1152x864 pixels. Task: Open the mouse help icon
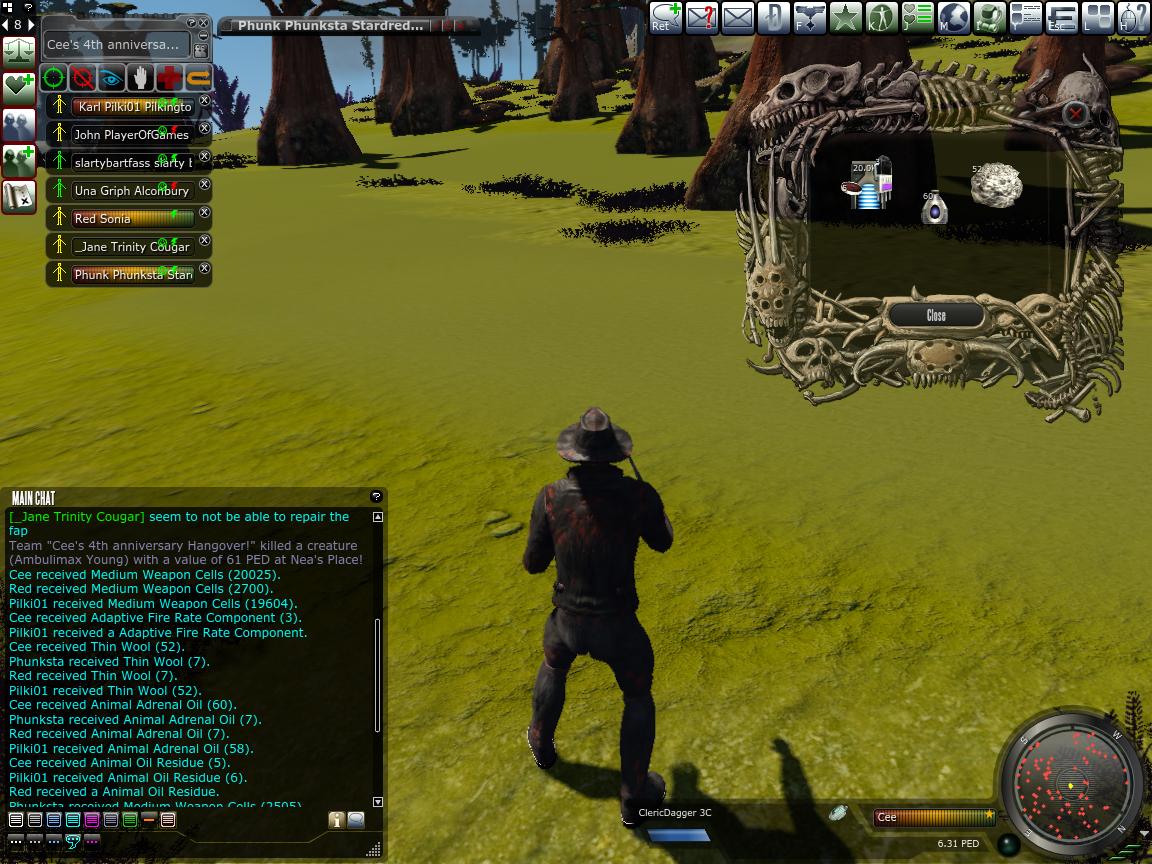click(x=1133, y=17)
